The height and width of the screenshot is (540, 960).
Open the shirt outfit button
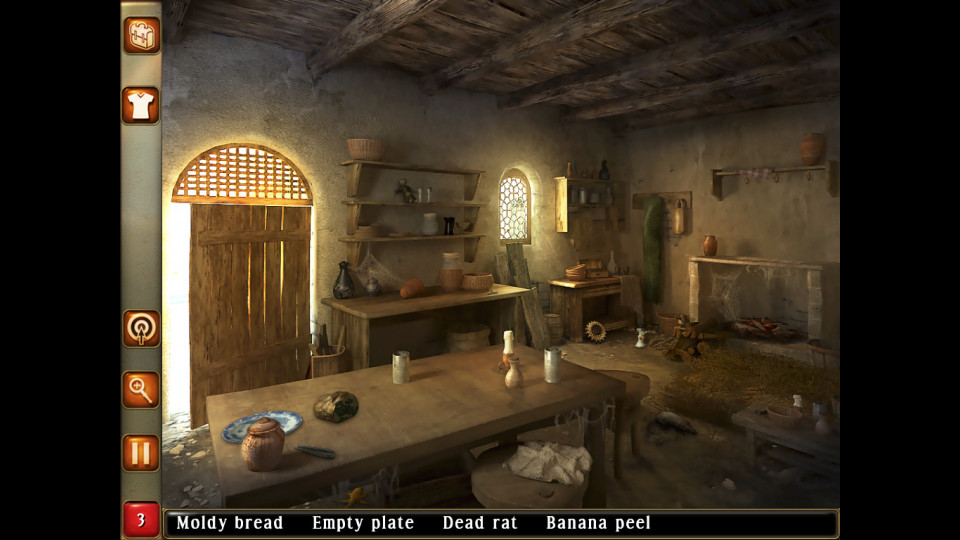click(x=141, y=104)
